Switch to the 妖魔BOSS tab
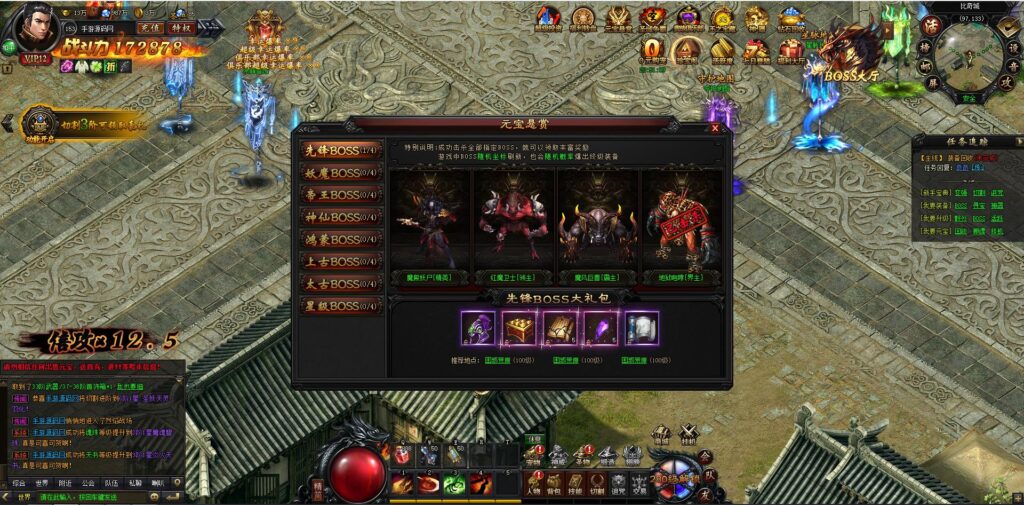 pyautogui.click(x=341, y=172)
